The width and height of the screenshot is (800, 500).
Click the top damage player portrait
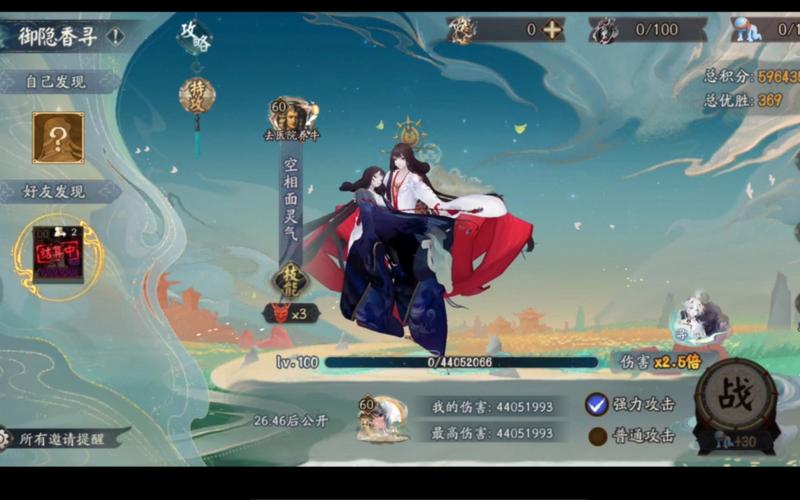[x=383, y=418]
